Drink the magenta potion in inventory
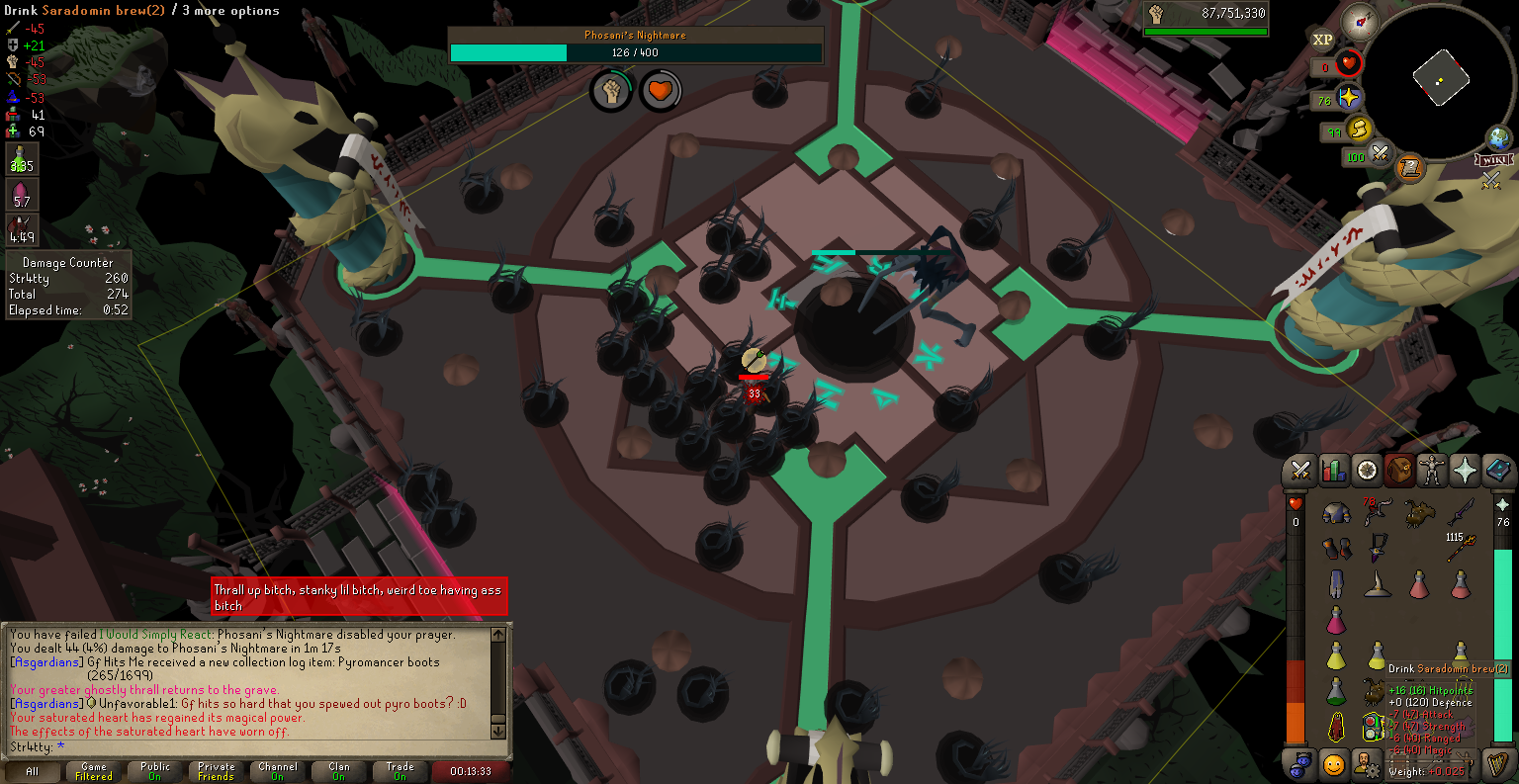 1336,621
